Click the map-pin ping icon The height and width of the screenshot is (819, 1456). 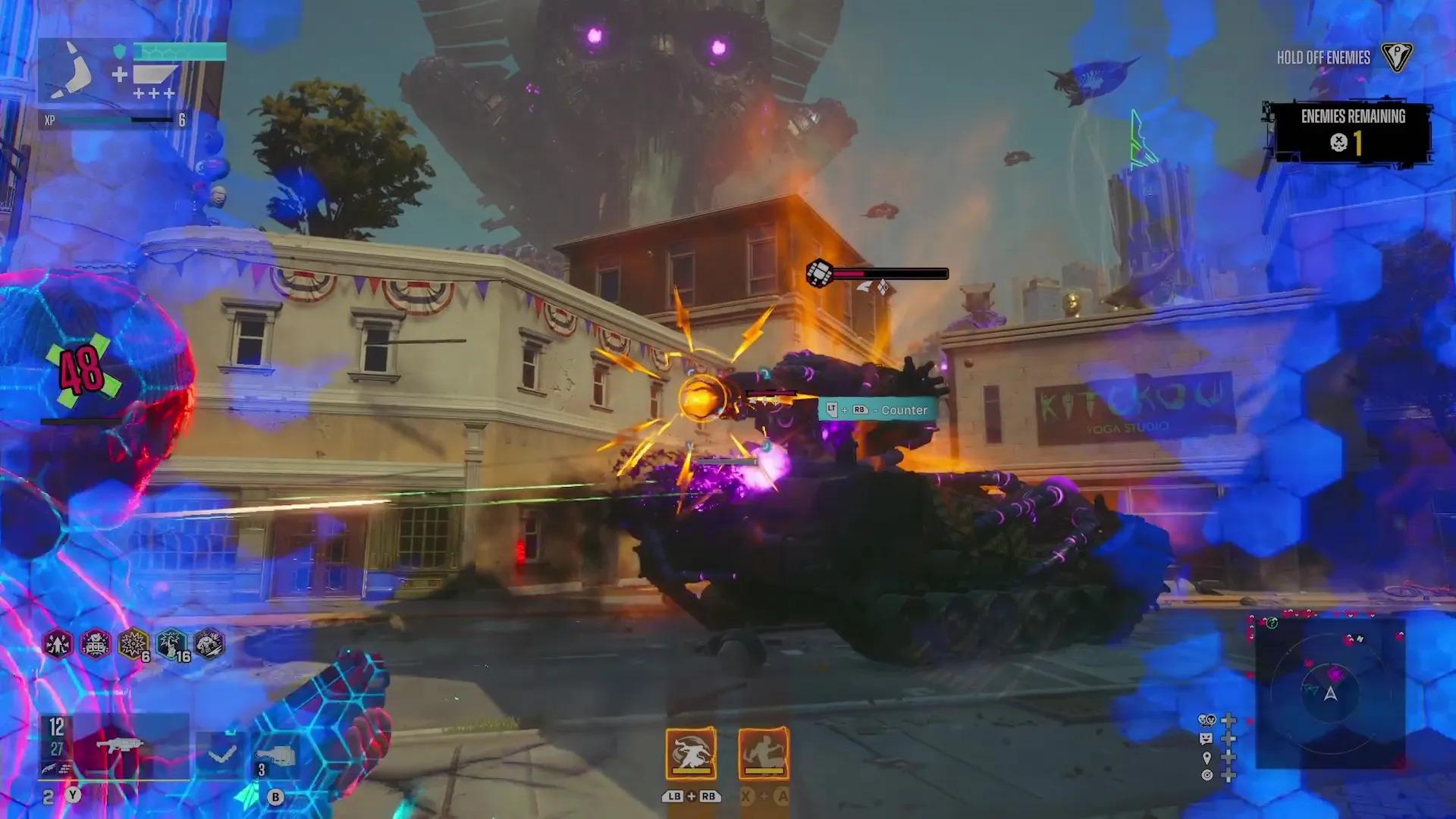(x=1206, y=757)
